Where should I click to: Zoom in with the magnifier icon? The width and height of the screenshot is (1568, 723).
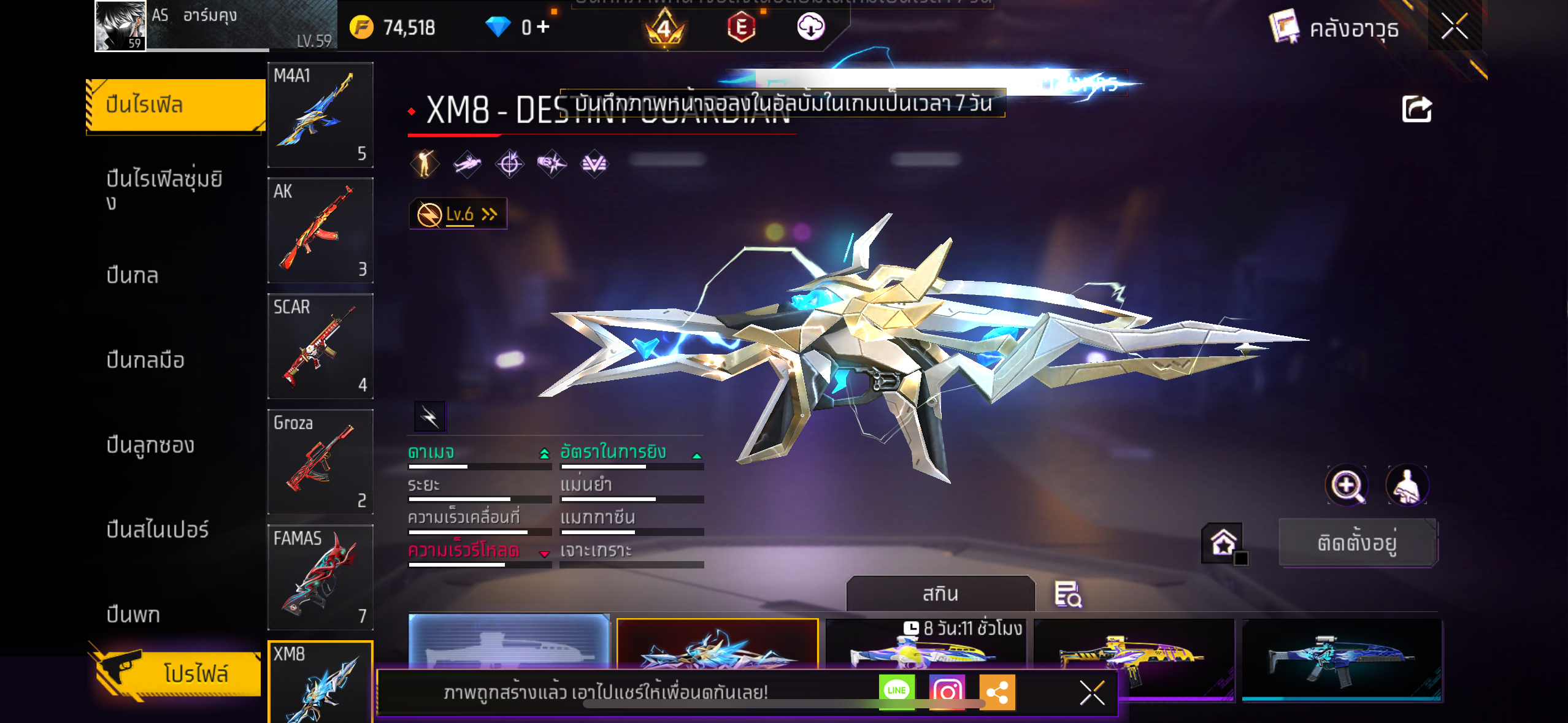1346,485
